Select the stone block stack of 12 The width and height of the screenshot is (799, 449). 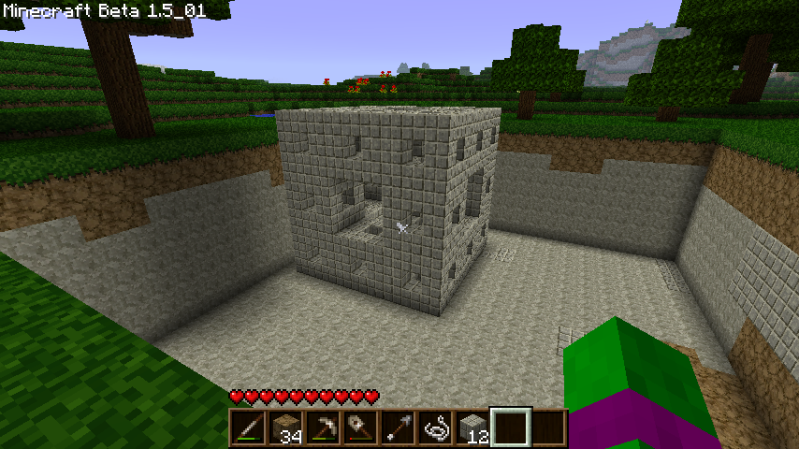pyautogui.click(x=472, y=427)
